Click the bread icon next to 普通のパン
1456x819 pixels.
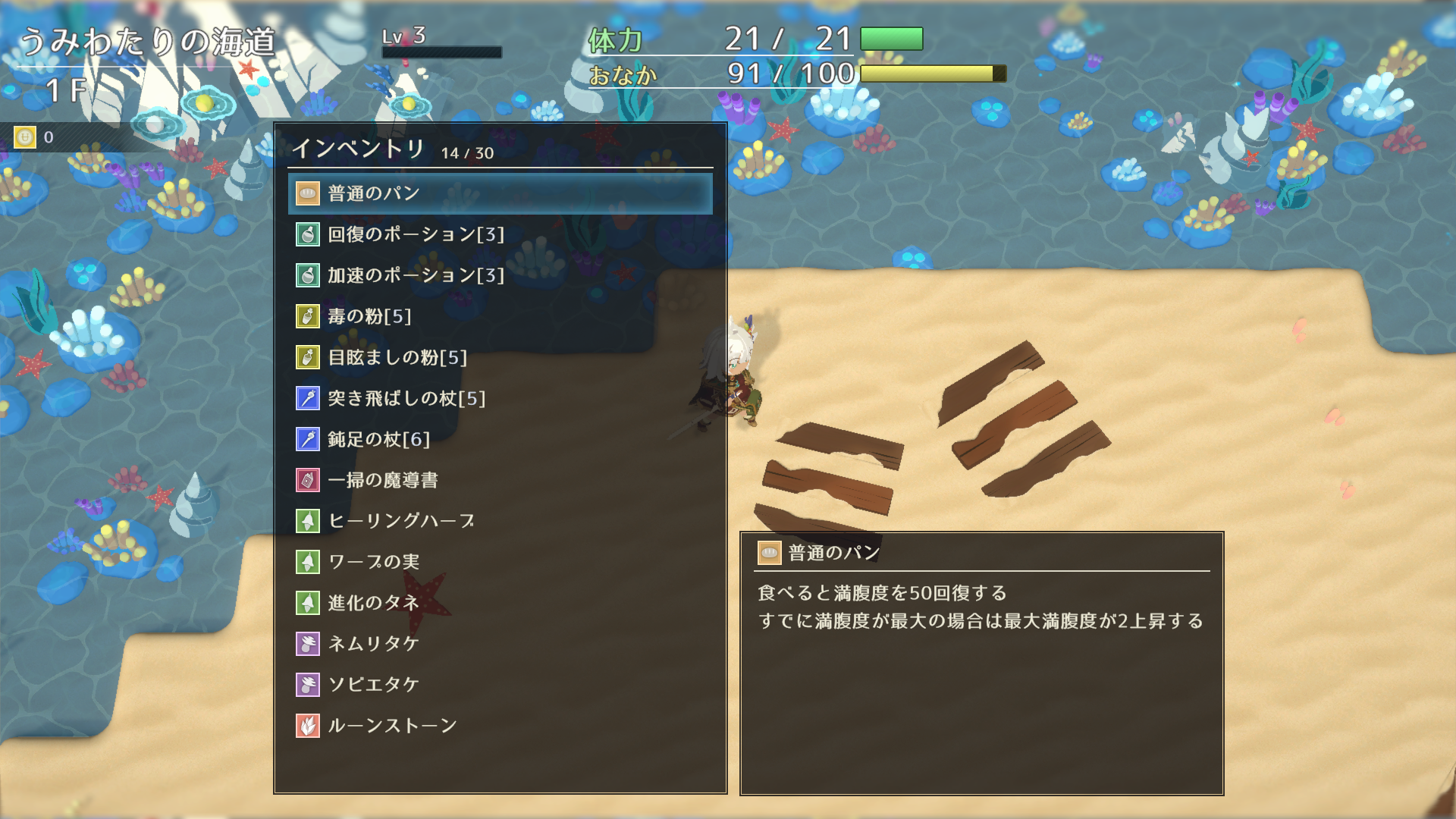pos(307,193)
